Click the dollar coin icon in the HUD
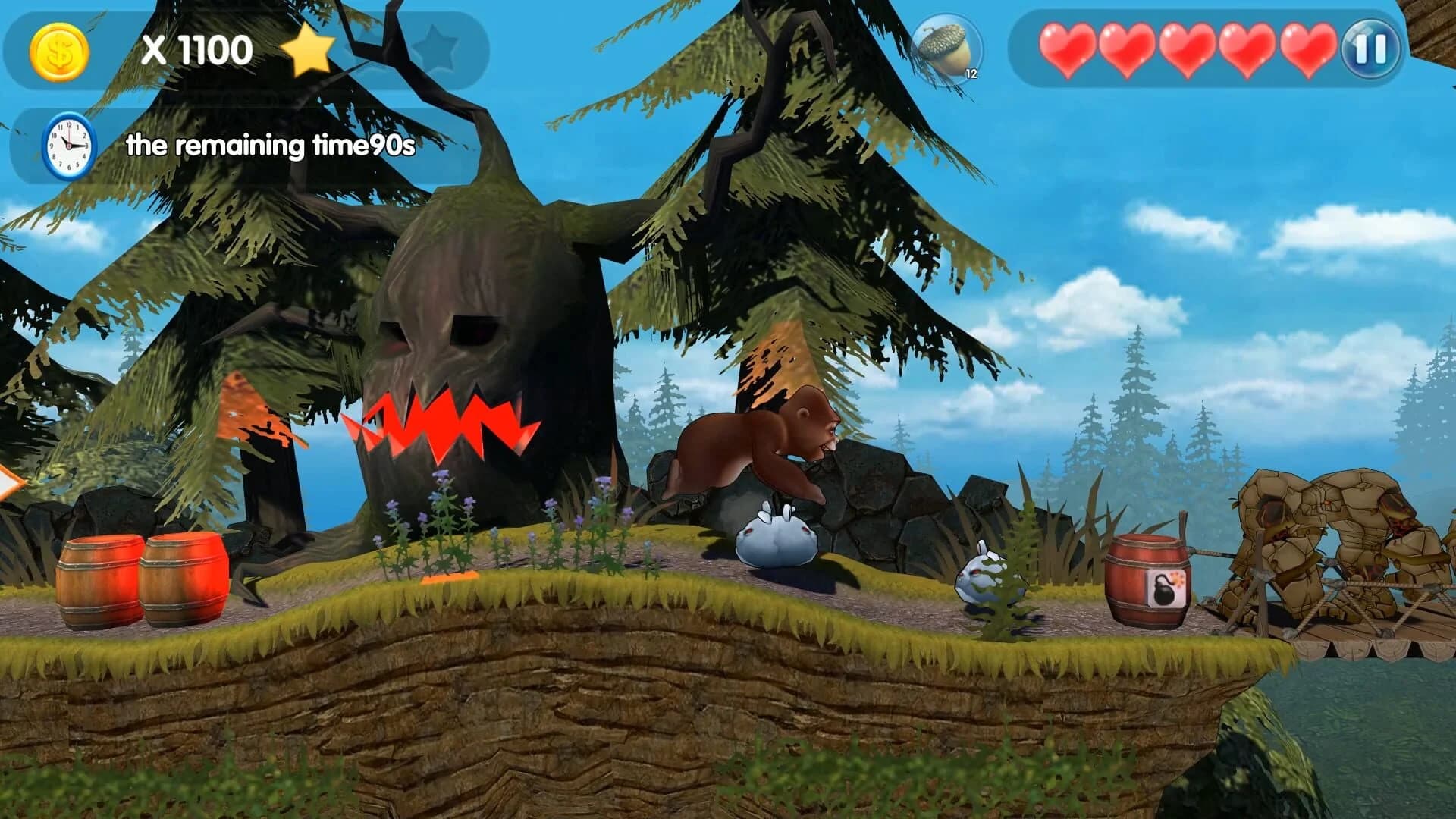Image resolution: width=1456 pixels, height=819 pixels. pyautogui.click(x=59, y=51)
